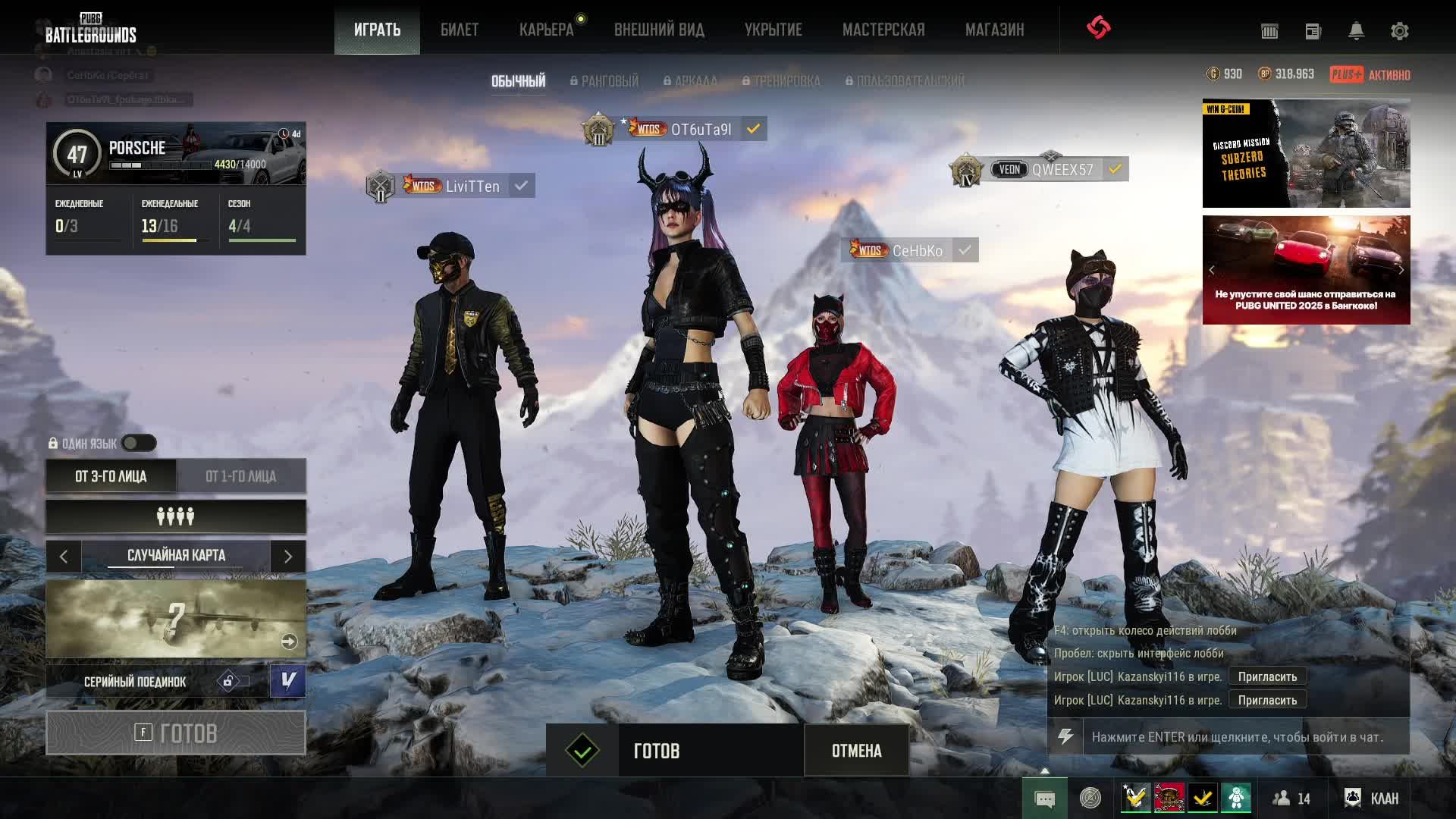Toggle the ОДИН ЯЗЫК switch
The width and height of the screenshot is (1456, 819).
tap(139, 443)
